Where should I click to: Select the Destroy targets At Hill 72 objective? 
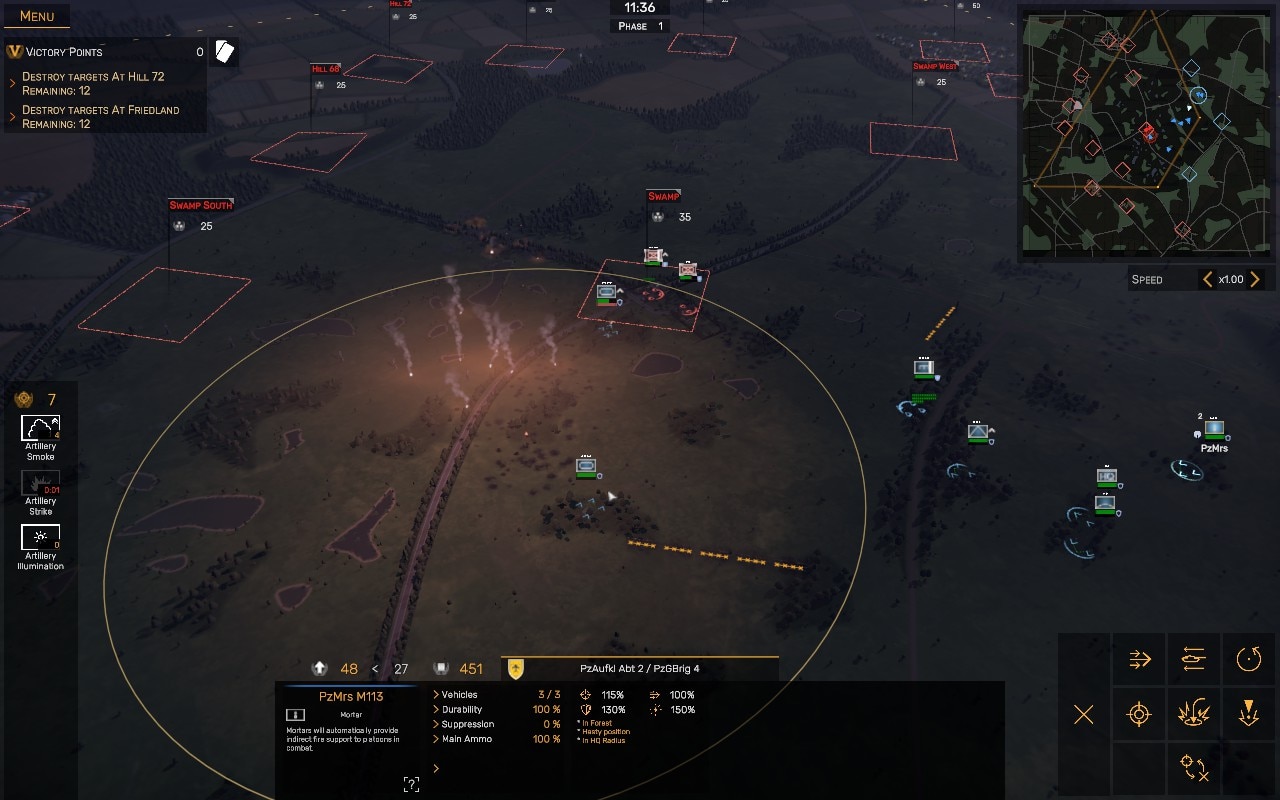point(93,83)
